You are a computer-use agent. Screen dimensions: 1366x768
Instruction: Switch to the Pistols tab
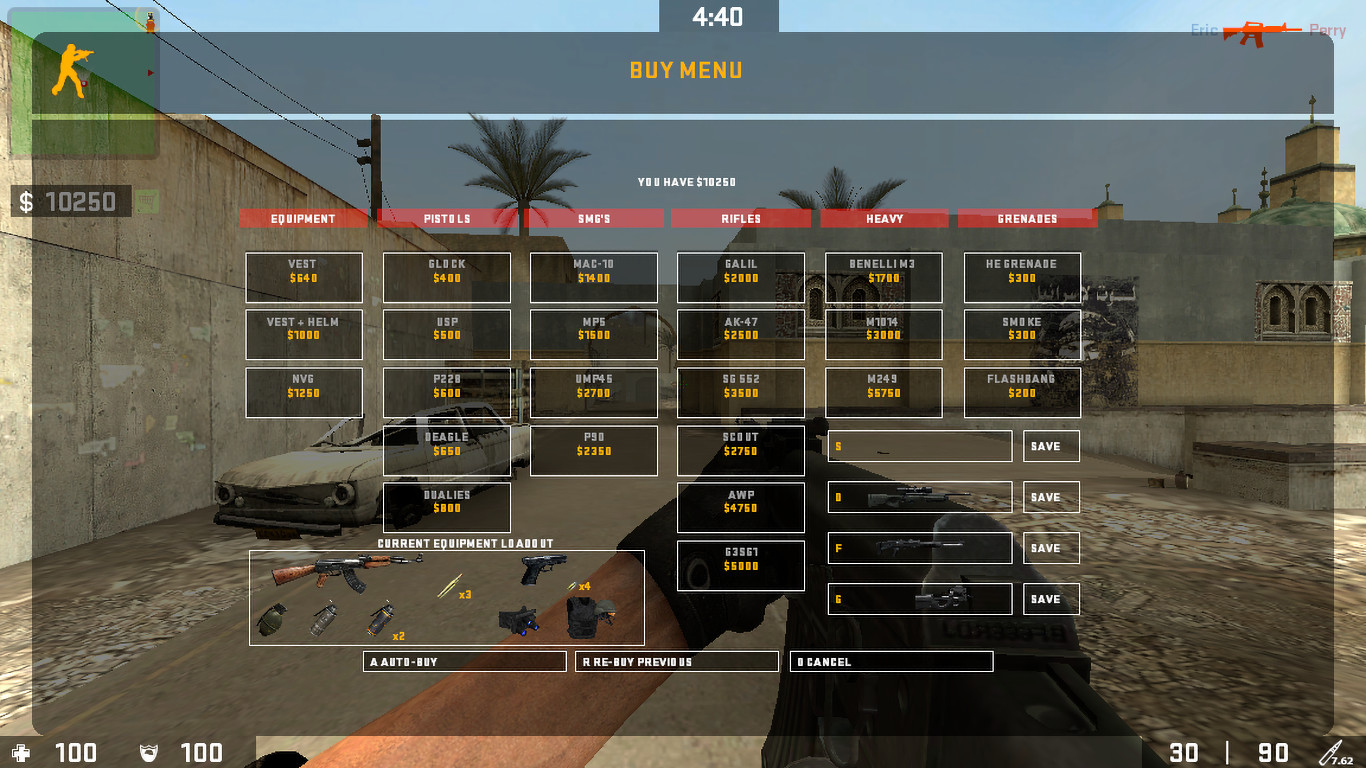pyautogui.click(x=447, y=218)
